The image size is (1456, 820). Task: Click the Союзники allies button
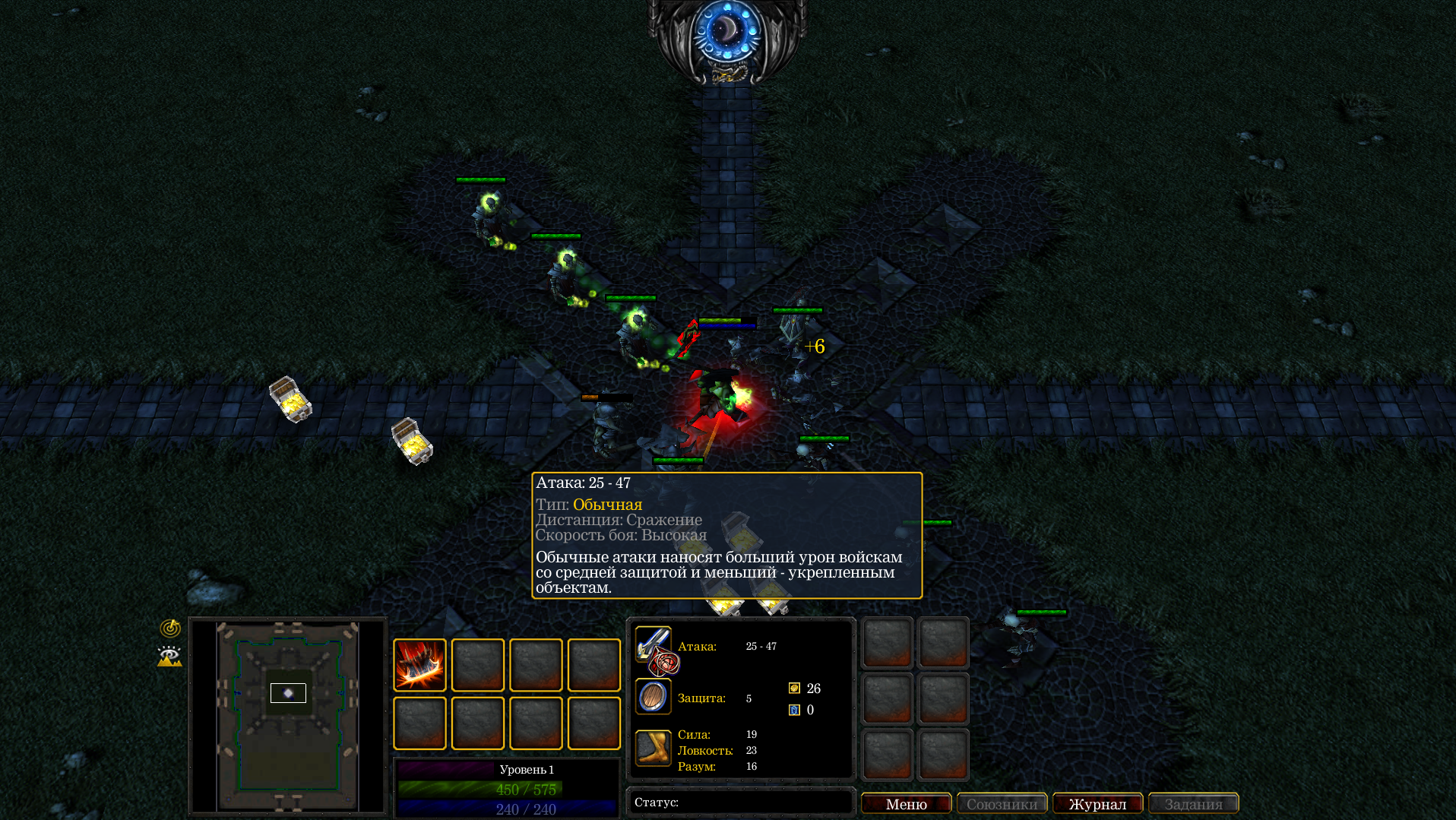tap(1002, 803)
